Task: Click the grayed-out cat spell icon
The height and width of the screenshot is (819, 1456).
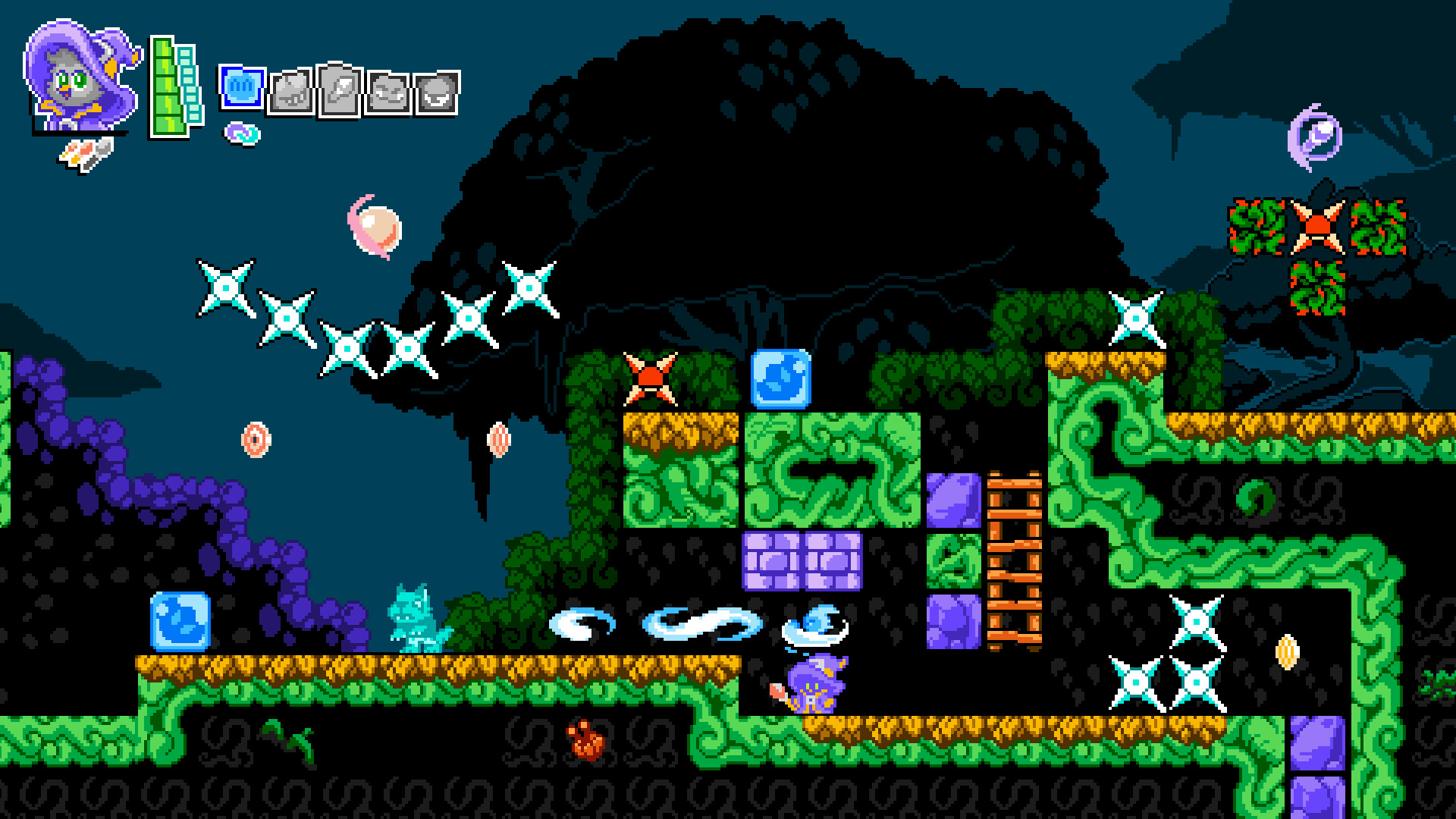Action: pos(292,89)
